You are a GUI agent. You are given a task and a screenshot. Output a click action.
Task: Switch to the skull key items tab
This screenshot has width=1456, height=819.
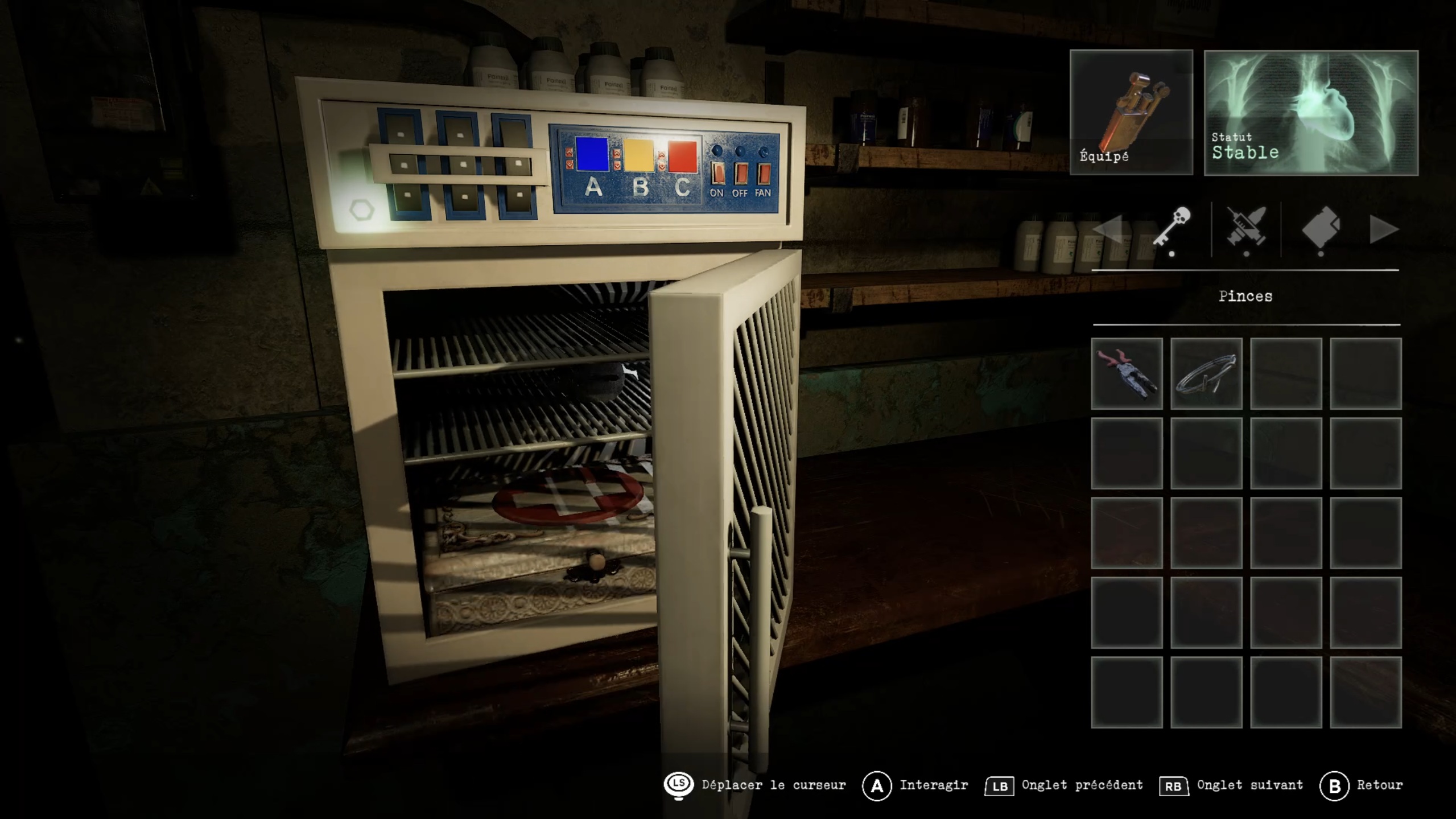click(1172, 229)
